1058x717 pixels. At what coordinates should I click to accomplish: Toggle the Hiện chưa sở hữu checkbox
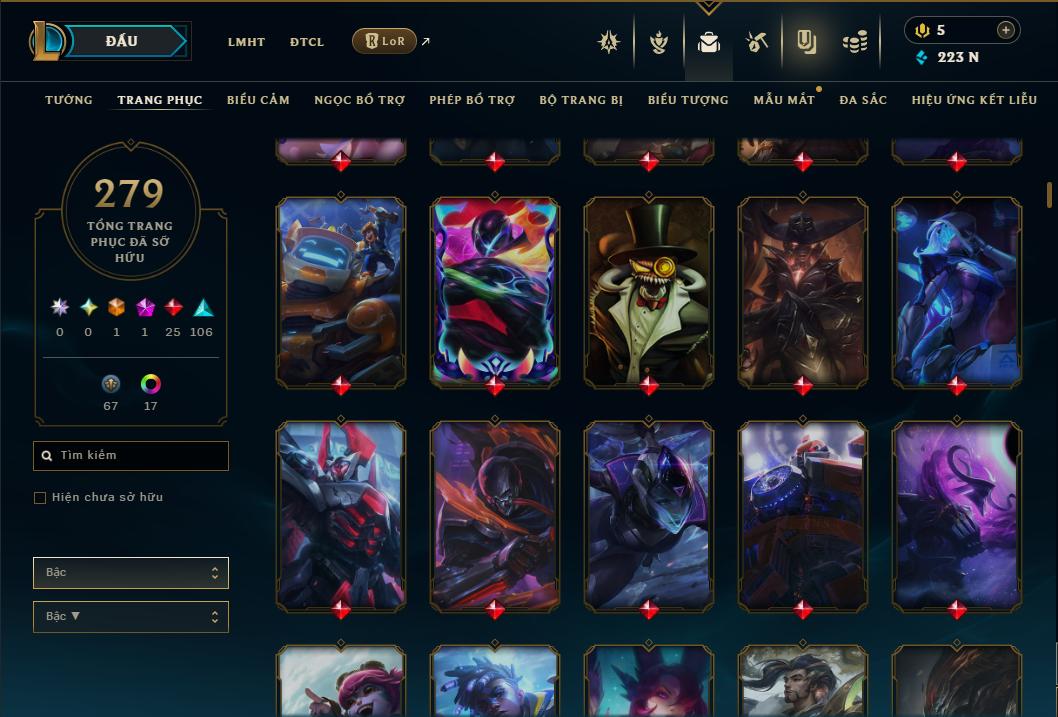pos(40,498)
